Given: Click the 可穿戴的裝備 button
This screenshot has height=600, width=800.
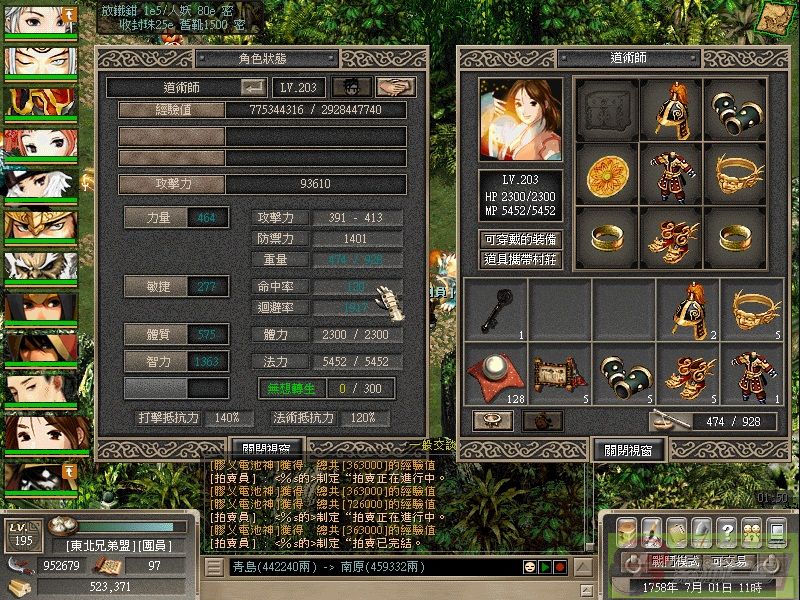Looking at the screenshot, I should pyautogui.click(x=520, y=240).
